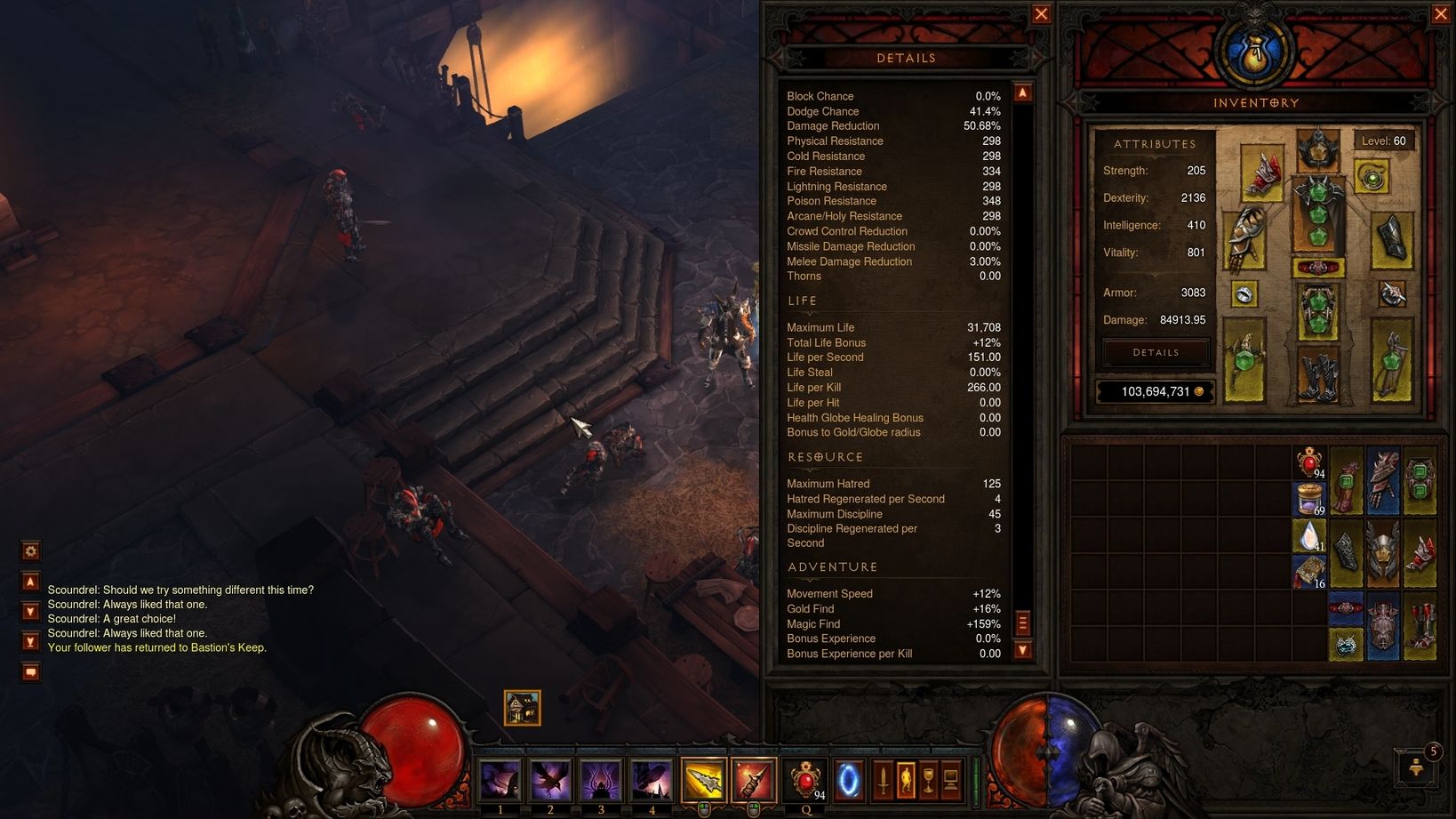Select the tome stack of 16 in backpack
This screenshot has height=819, width=1456.
[1309, 573]
